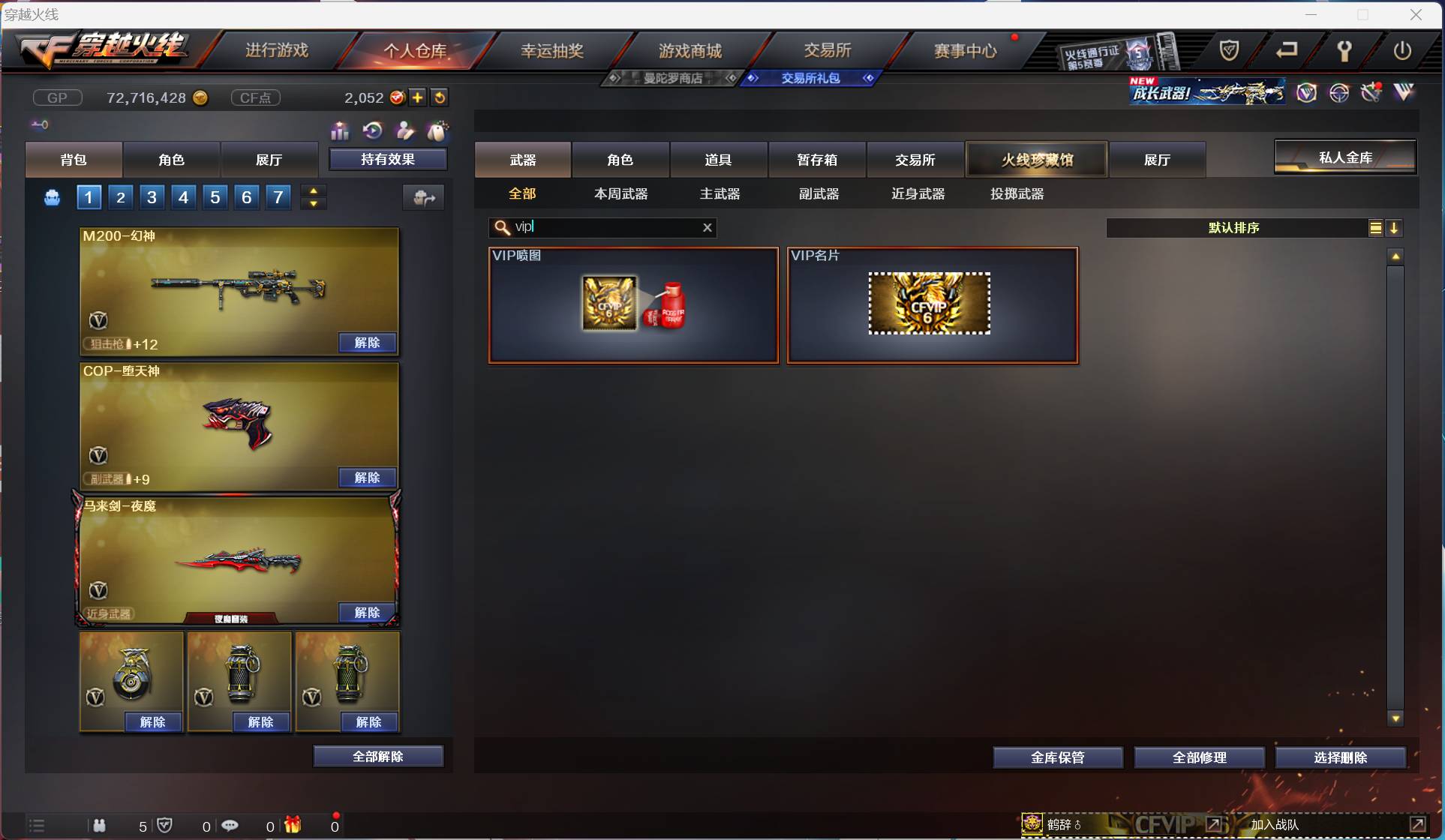Click the 全部解除 button below the backpack
The width and height of the screenshot is (1445, 840).
(378, 756)
